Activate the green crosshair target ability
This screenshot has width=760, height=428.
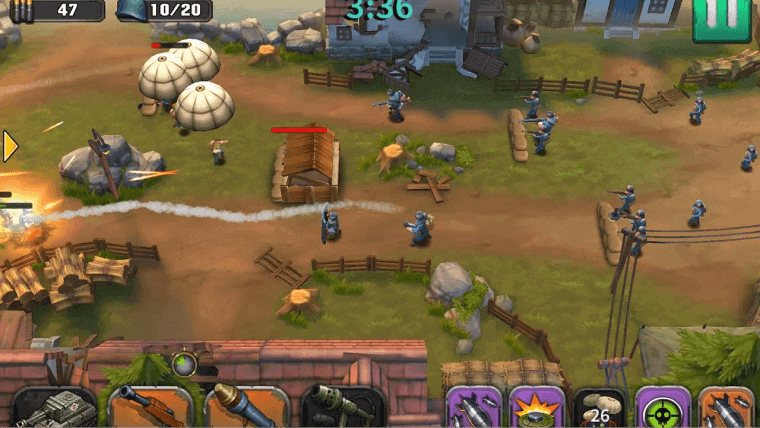pyautogui.click(x=663, y=408)
